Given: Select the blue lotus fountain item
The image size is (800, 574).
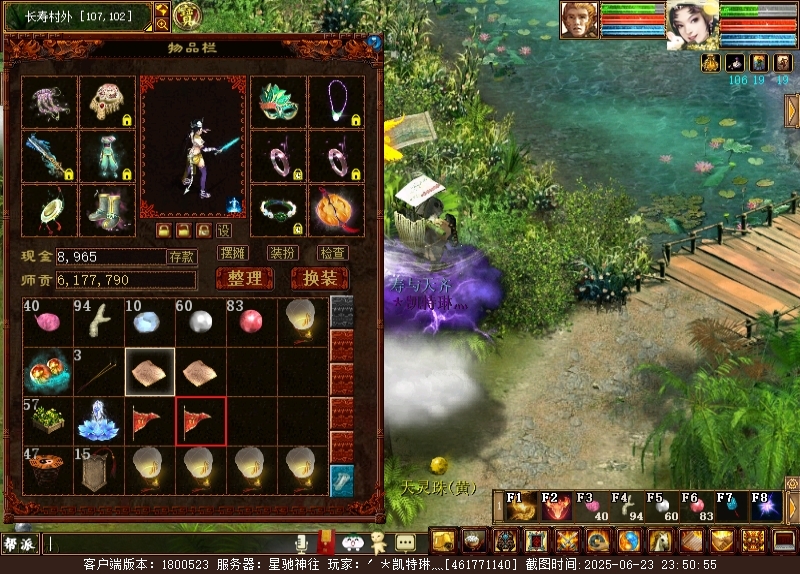Looking at the screenshot, I should click(x=99, y=420).
